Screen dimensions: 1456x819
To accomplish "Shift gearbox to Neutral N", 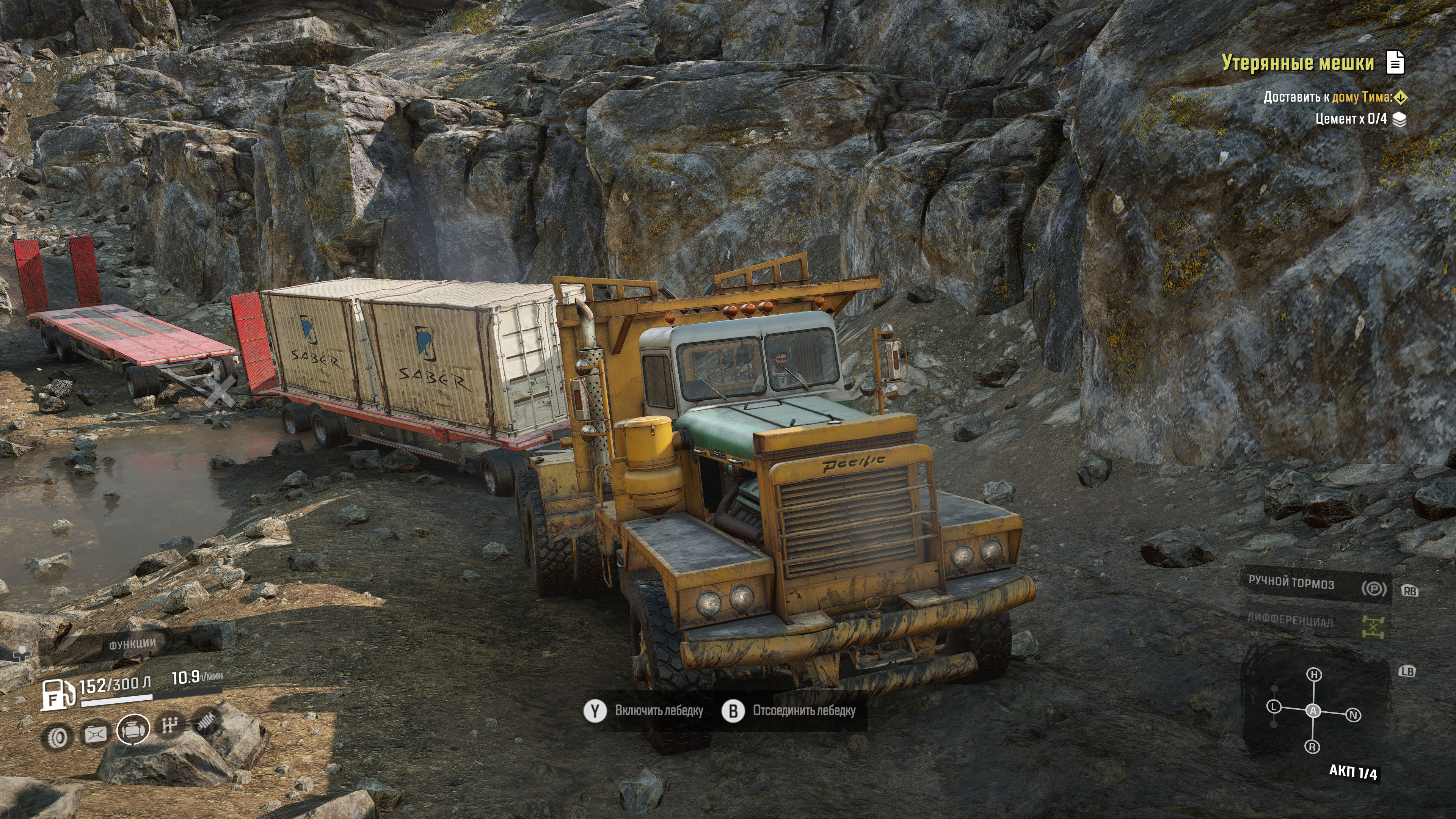I will pyautogui.click(x=1353, y=715).
